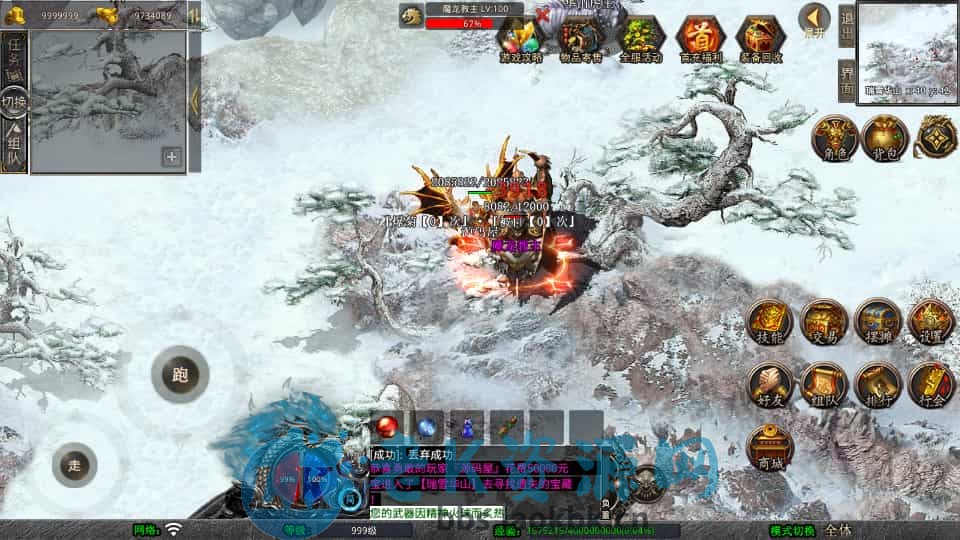Image resolution: width=960 pixels, height=540 pixels.
Task: Open the 角色 character sheet
Action: [831, 138]
